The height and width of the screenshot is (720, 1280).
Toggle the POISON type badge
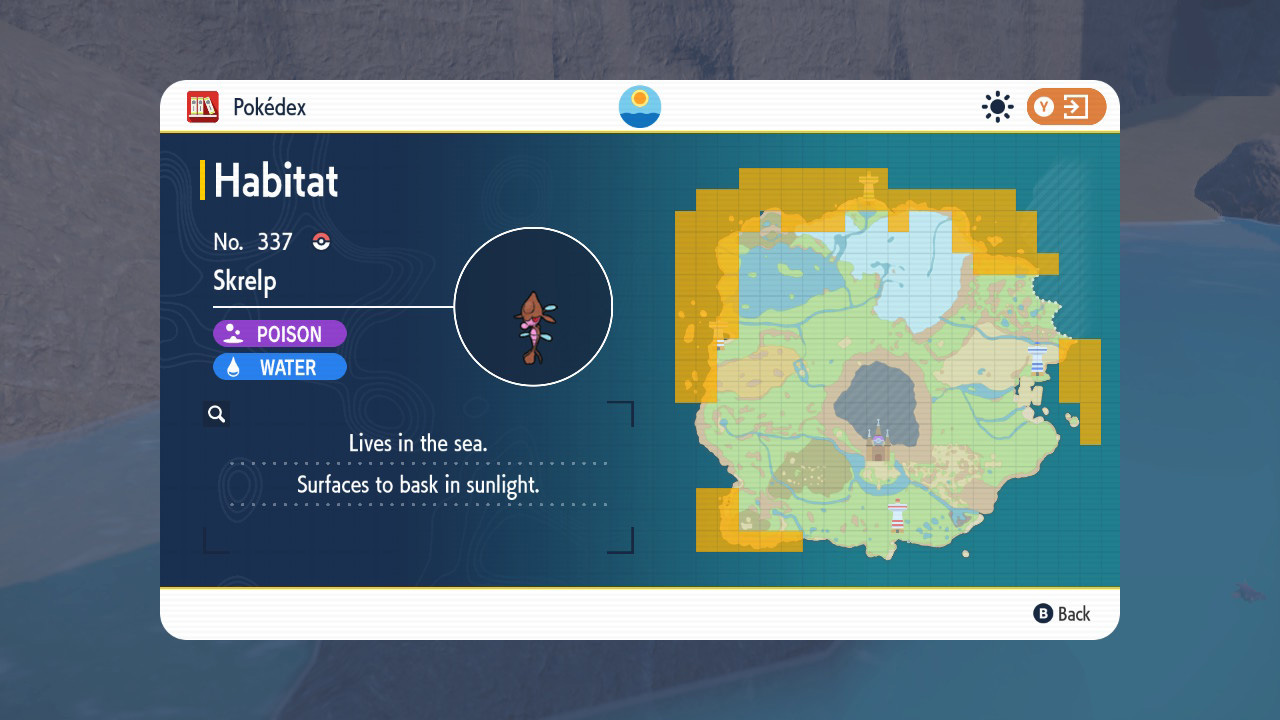click(x=280, y=333)
